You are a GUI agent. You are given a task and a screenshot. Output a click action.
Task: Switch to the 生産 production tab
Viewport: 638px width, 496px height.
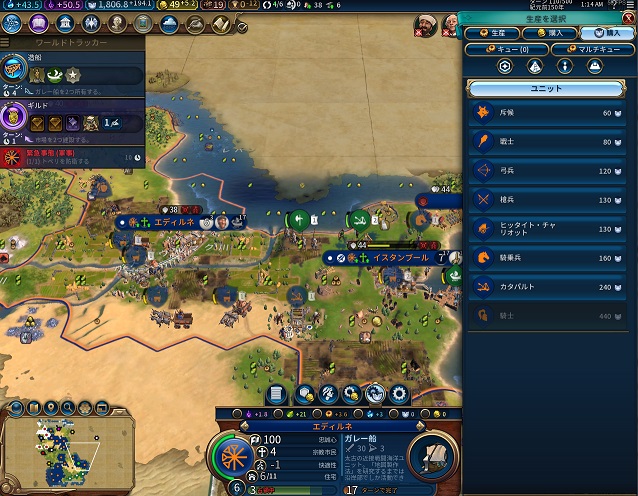tap(492, 33)
